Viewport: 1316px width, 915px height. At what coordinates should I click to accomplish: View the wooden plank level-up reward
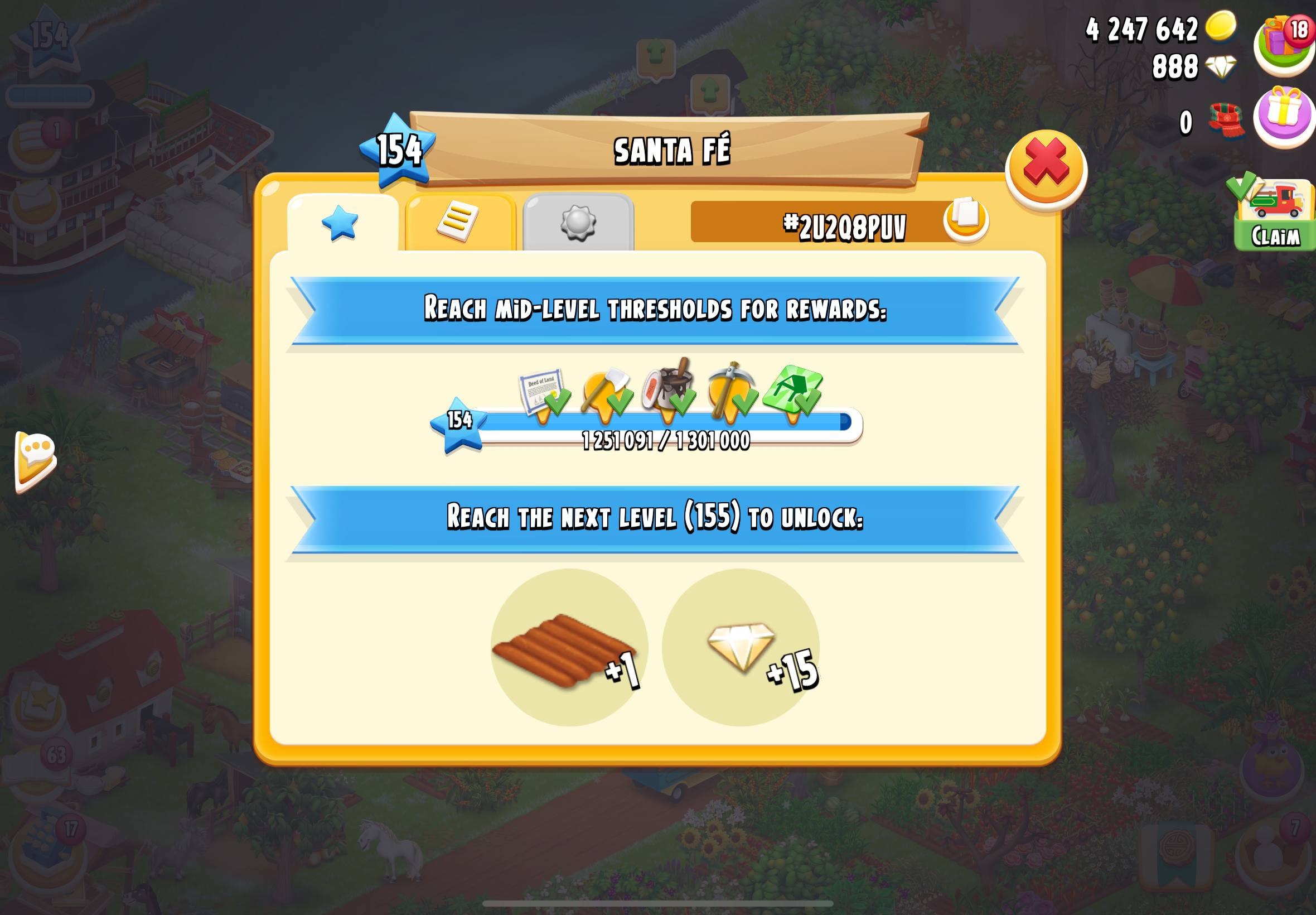tap(569, 648)
